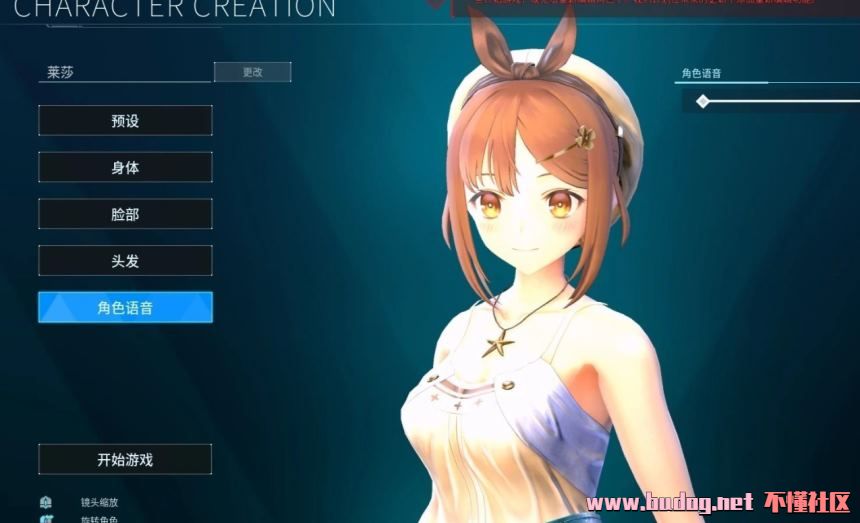Click the 莱莎 character name field
The width and height of the screenshot is (860, 523).
point(125,72)
